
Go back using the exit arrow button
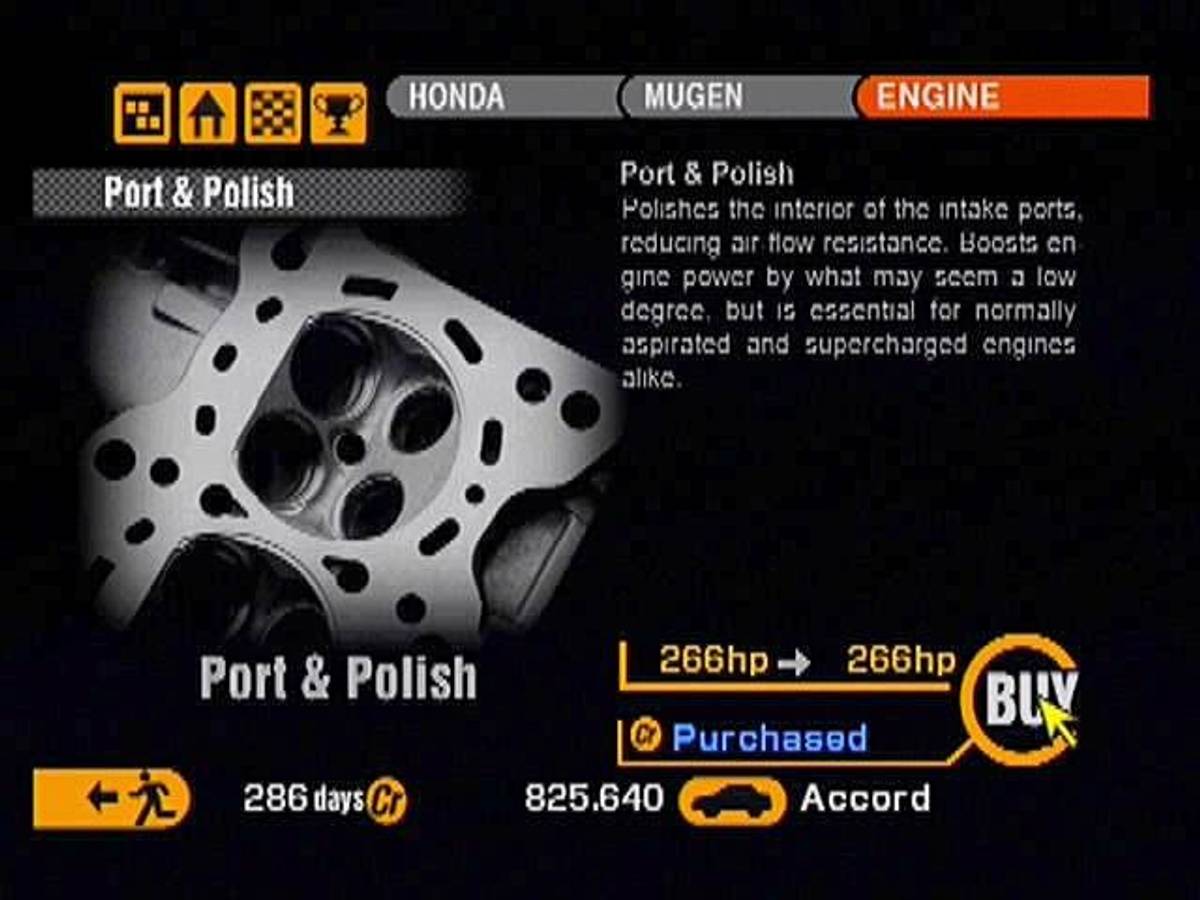111,798
